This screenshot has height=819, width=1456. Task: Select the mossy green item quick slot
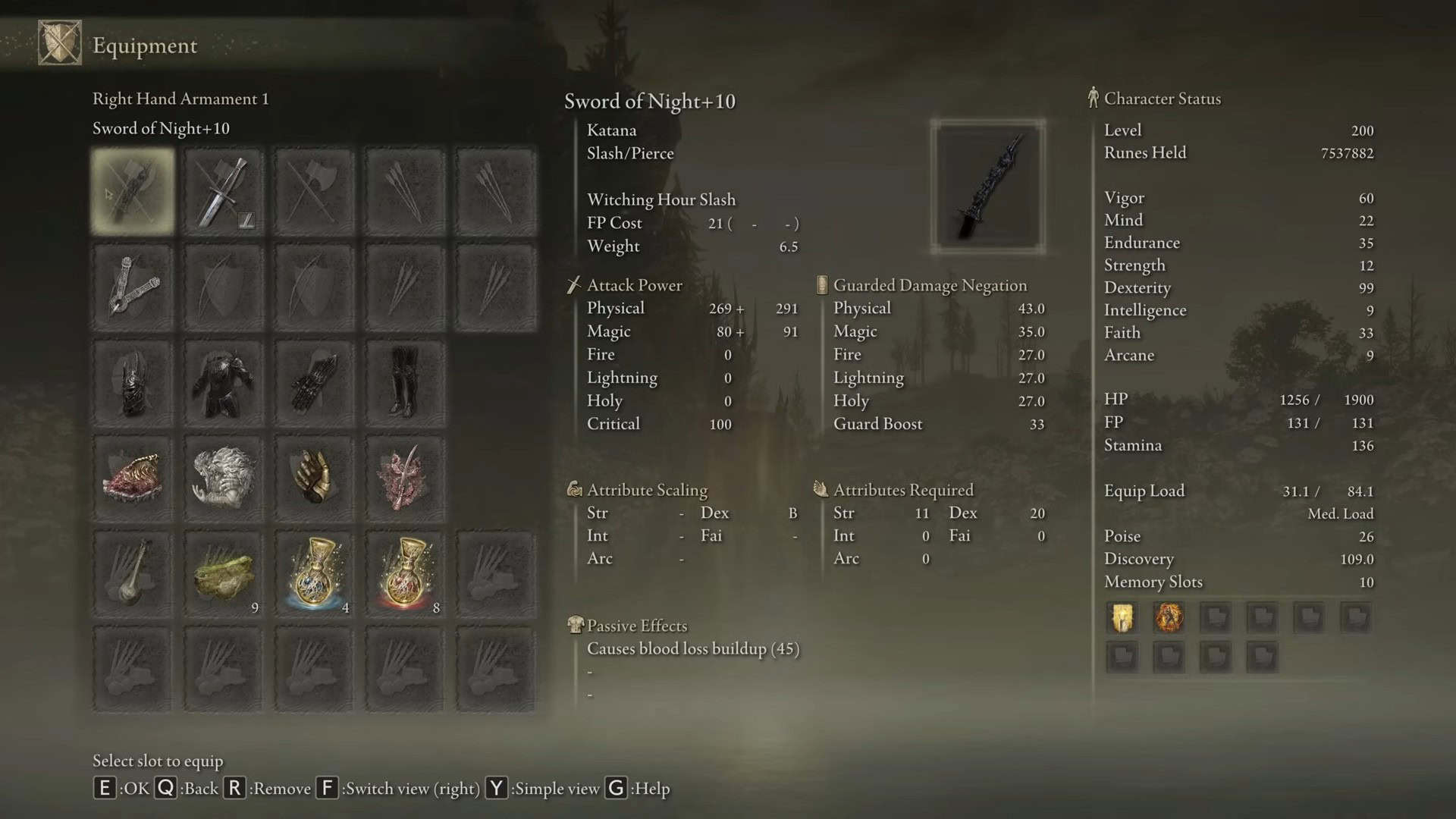pos(224,574)
